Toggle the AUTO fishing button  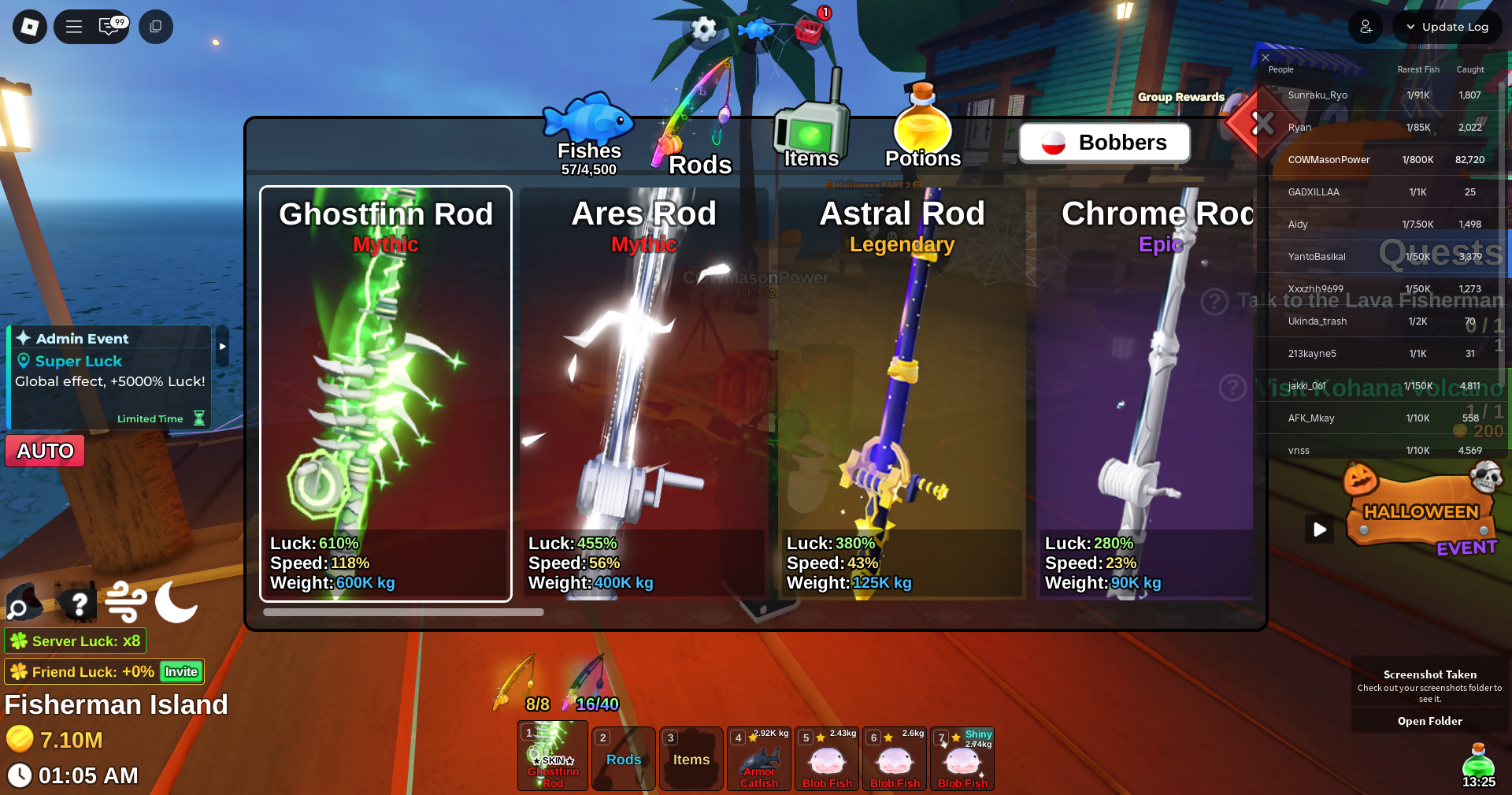click(46, 451)
